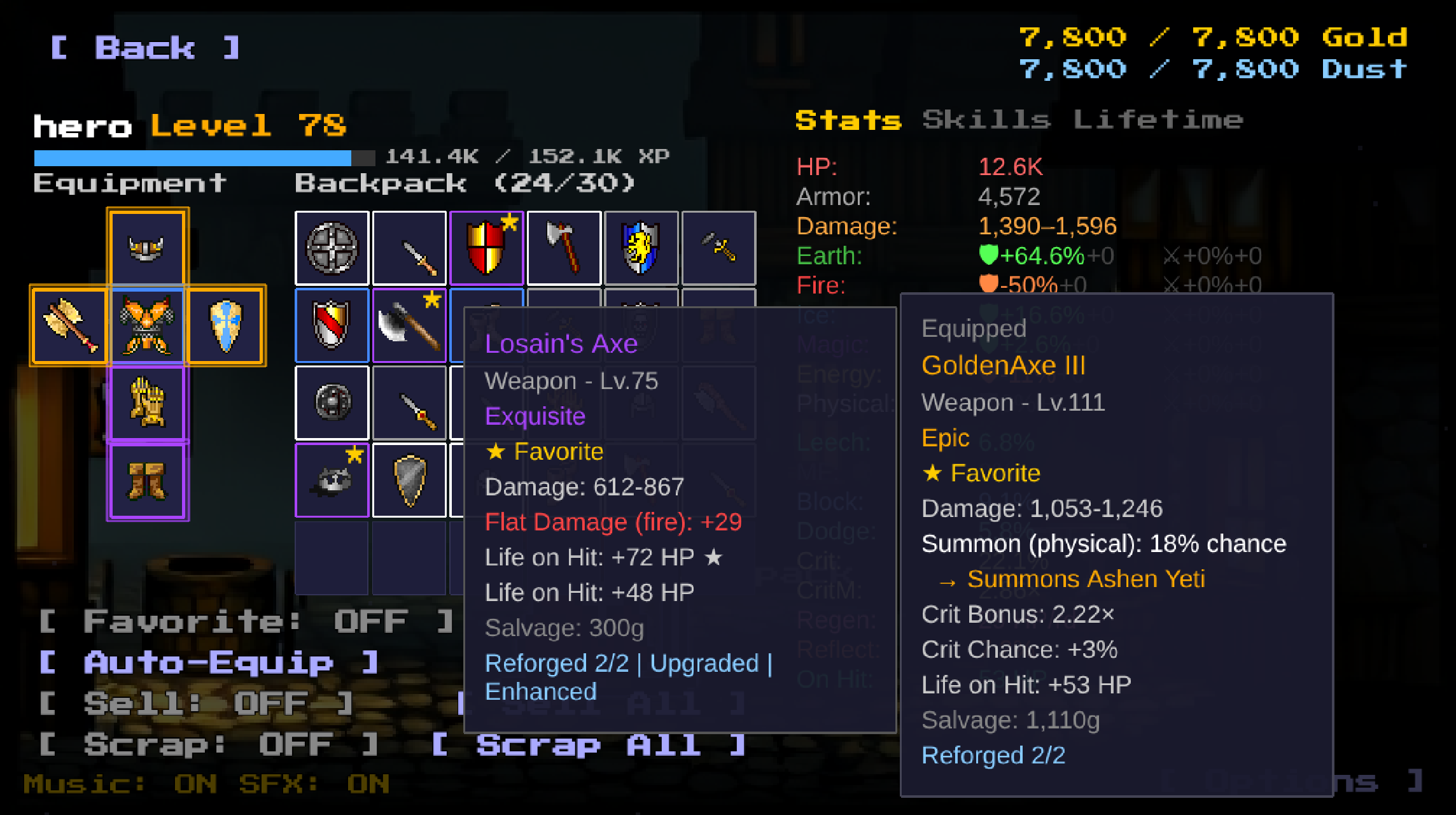Select the equipped golden boots
Viewport: 1456px width, 815px height.
pyautogui.click(x=147, y=481)
